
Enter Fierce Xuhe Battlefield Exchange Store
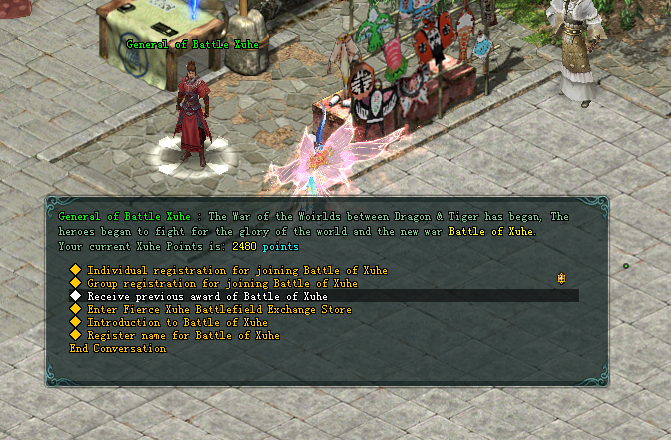click(x=219, y=310)
